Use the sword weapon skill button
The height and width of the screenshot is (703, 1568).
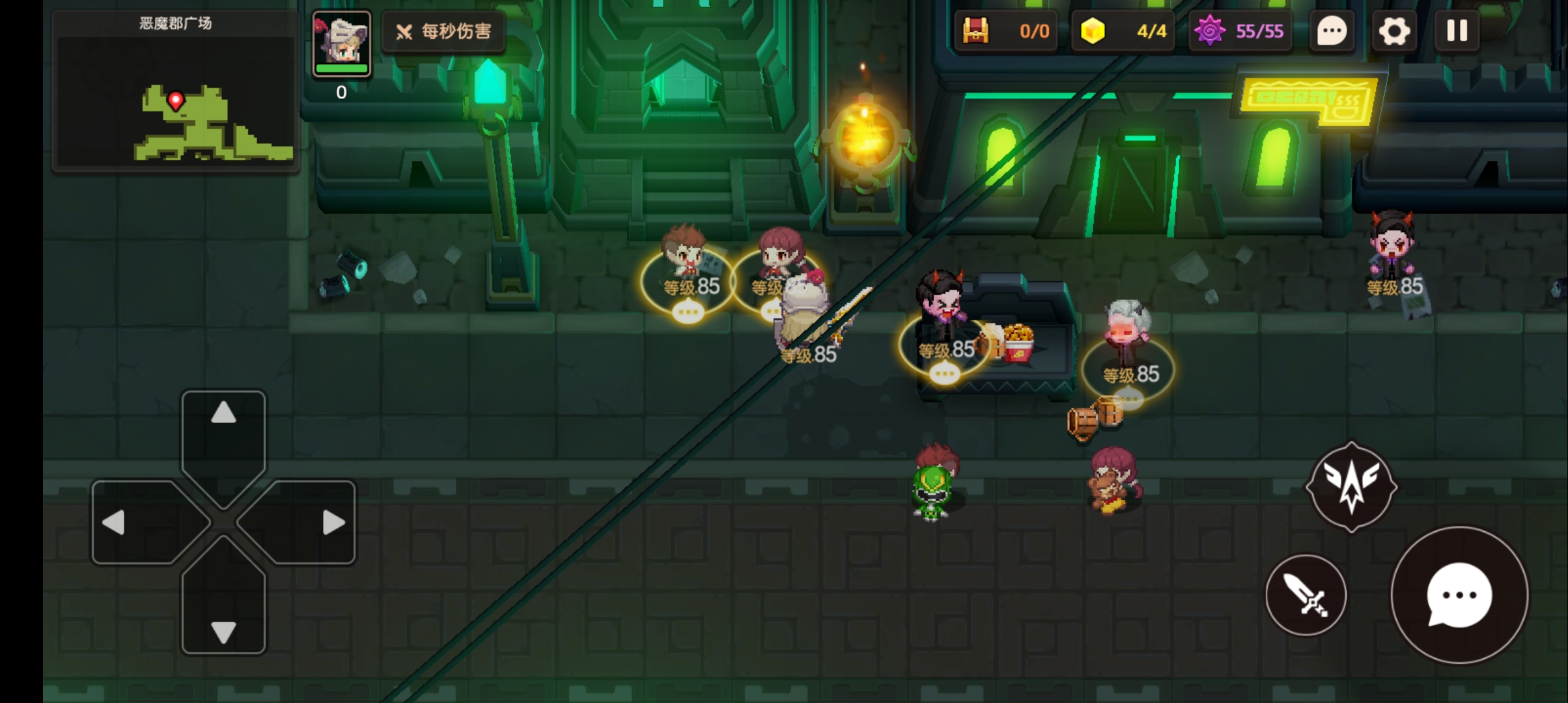(x=1306, y=595)
